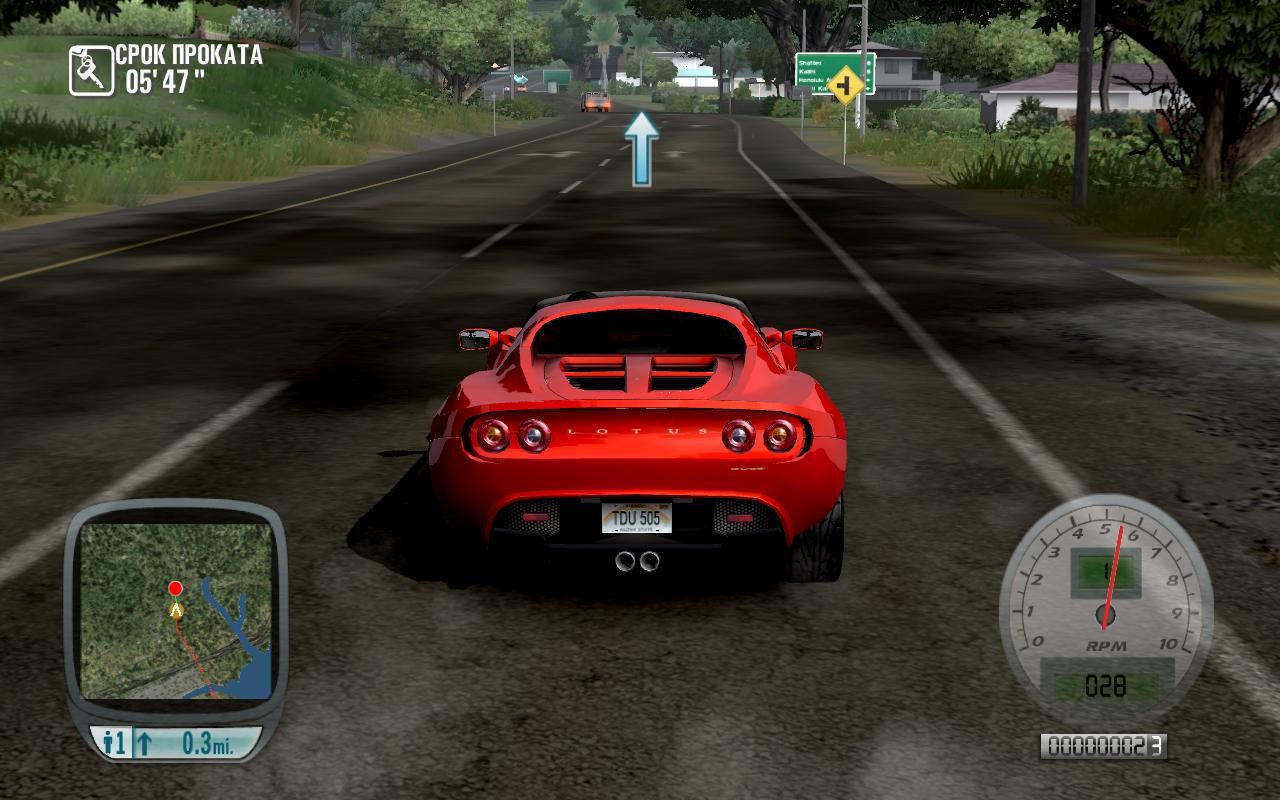The width and height of the screenshot is (1280, 800).
Task: Click the TDU 505 license plate
Action: coord(637,519)
